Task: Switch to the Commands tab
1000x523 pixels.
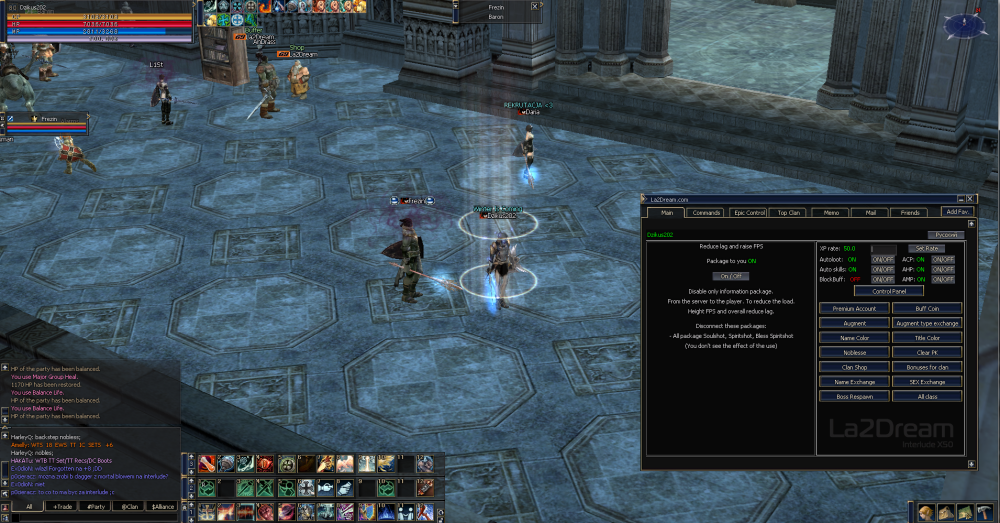Action: (x=706, y=212)
